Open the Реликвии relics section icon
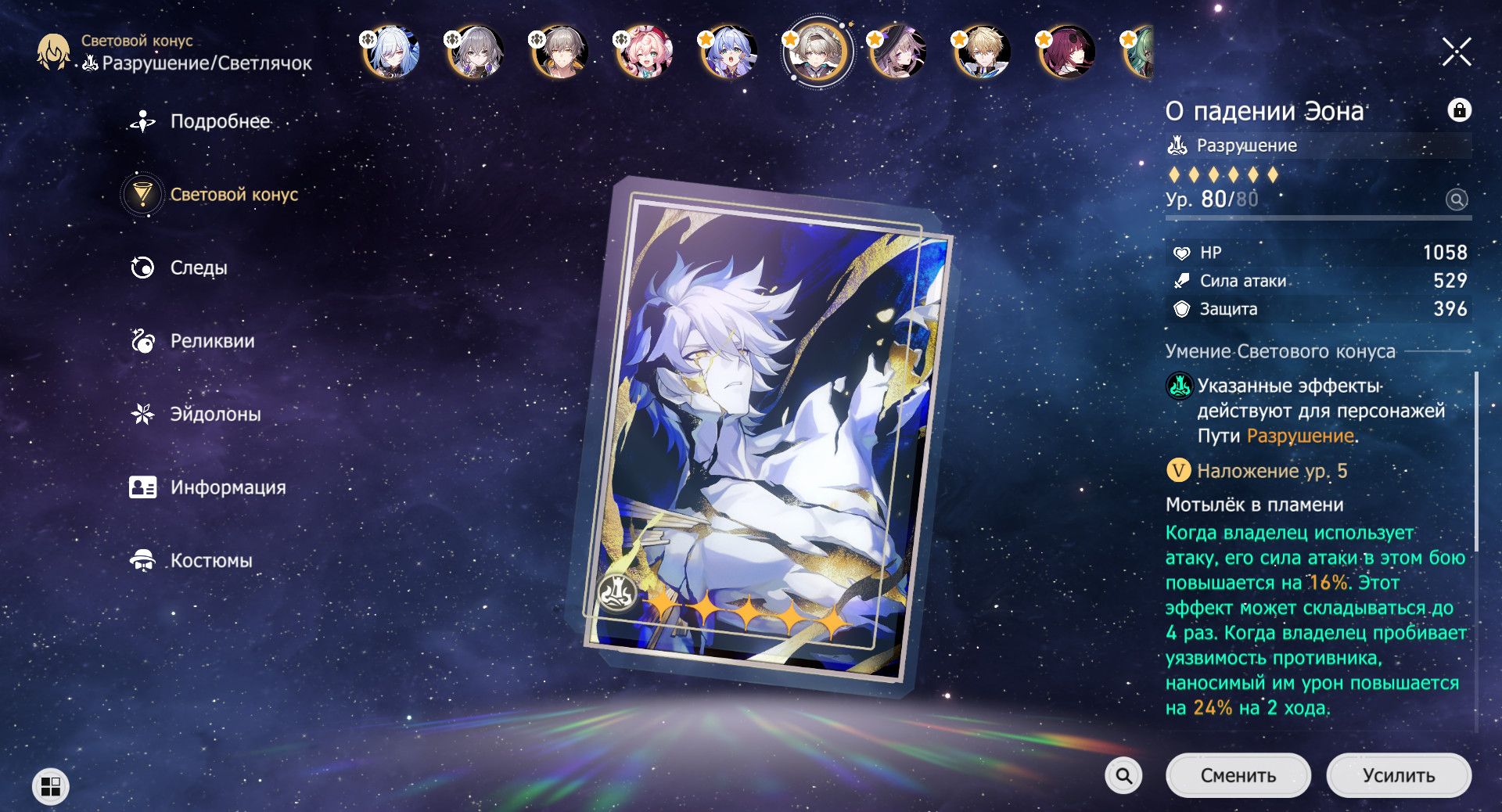This screenshot has height=812, width=1502. 142,341
